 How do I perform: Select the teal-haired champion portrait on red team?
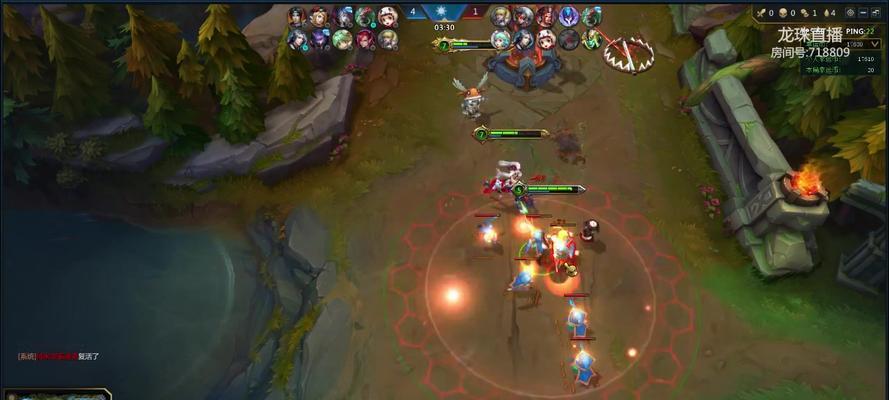click(x=501, y=40)
